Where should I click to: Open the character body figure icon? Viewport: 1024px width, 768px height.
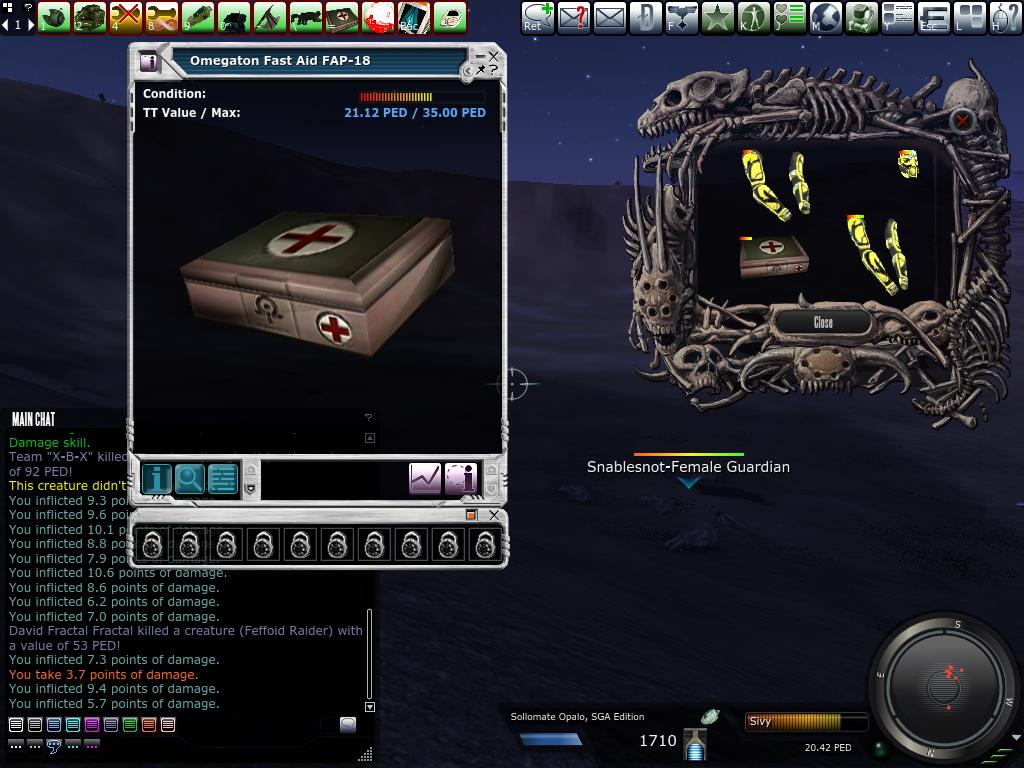753,16
